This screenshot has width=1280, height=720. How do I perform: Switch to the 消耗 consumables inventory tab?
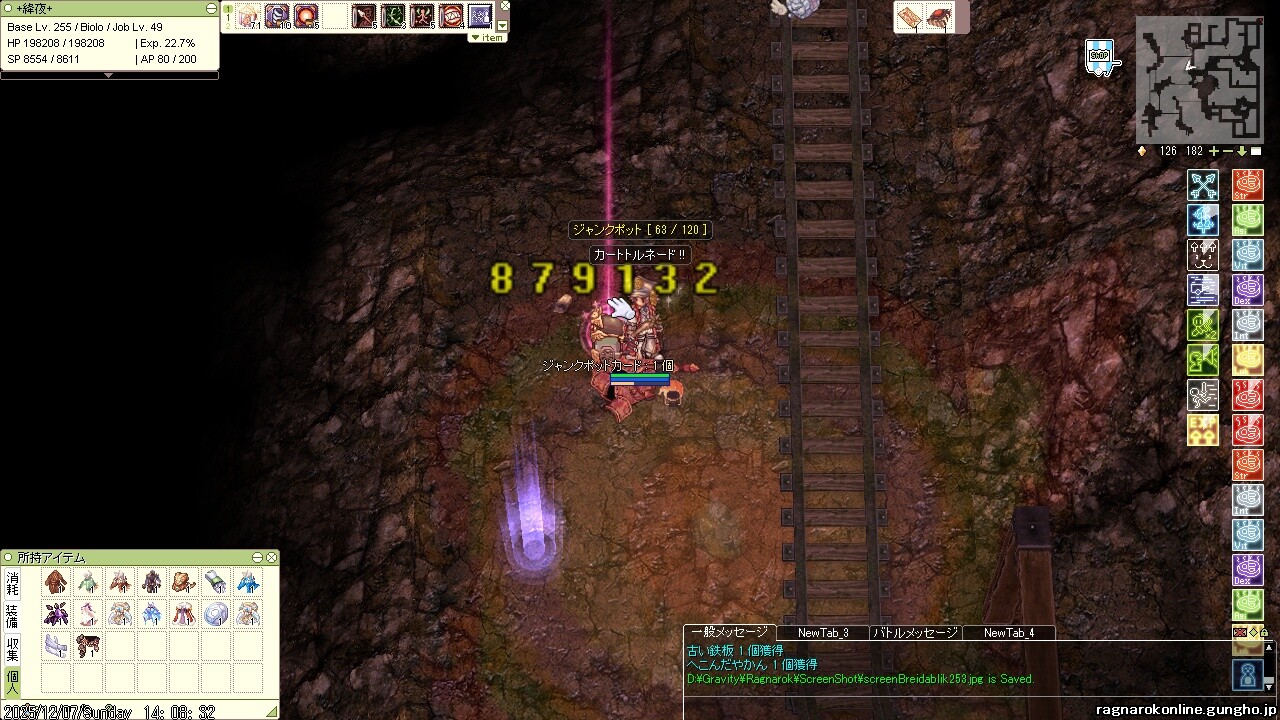point(12,583)
